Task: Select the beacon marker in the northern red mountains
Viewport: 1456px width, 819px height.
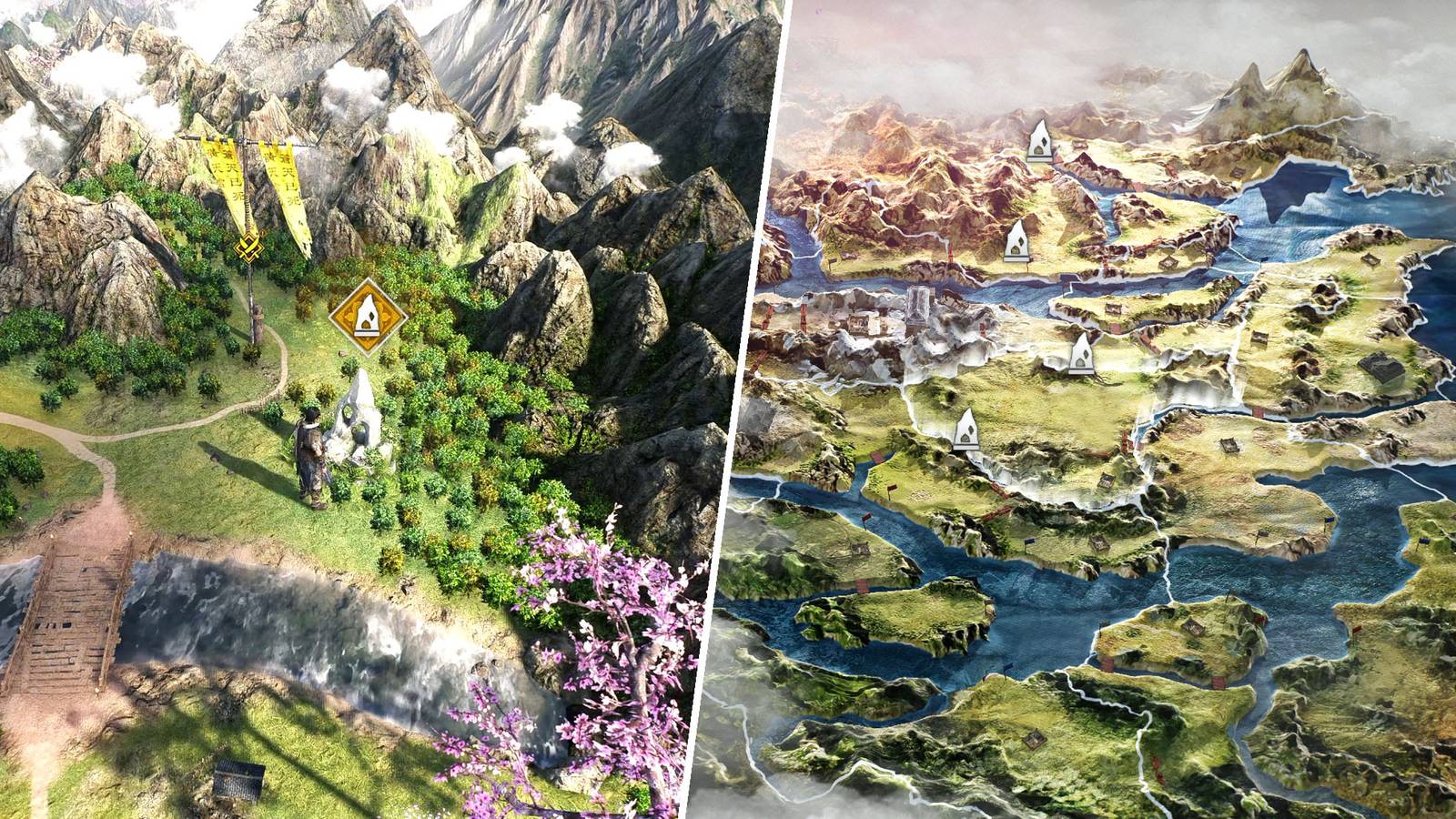Action: pos(1039,143)
